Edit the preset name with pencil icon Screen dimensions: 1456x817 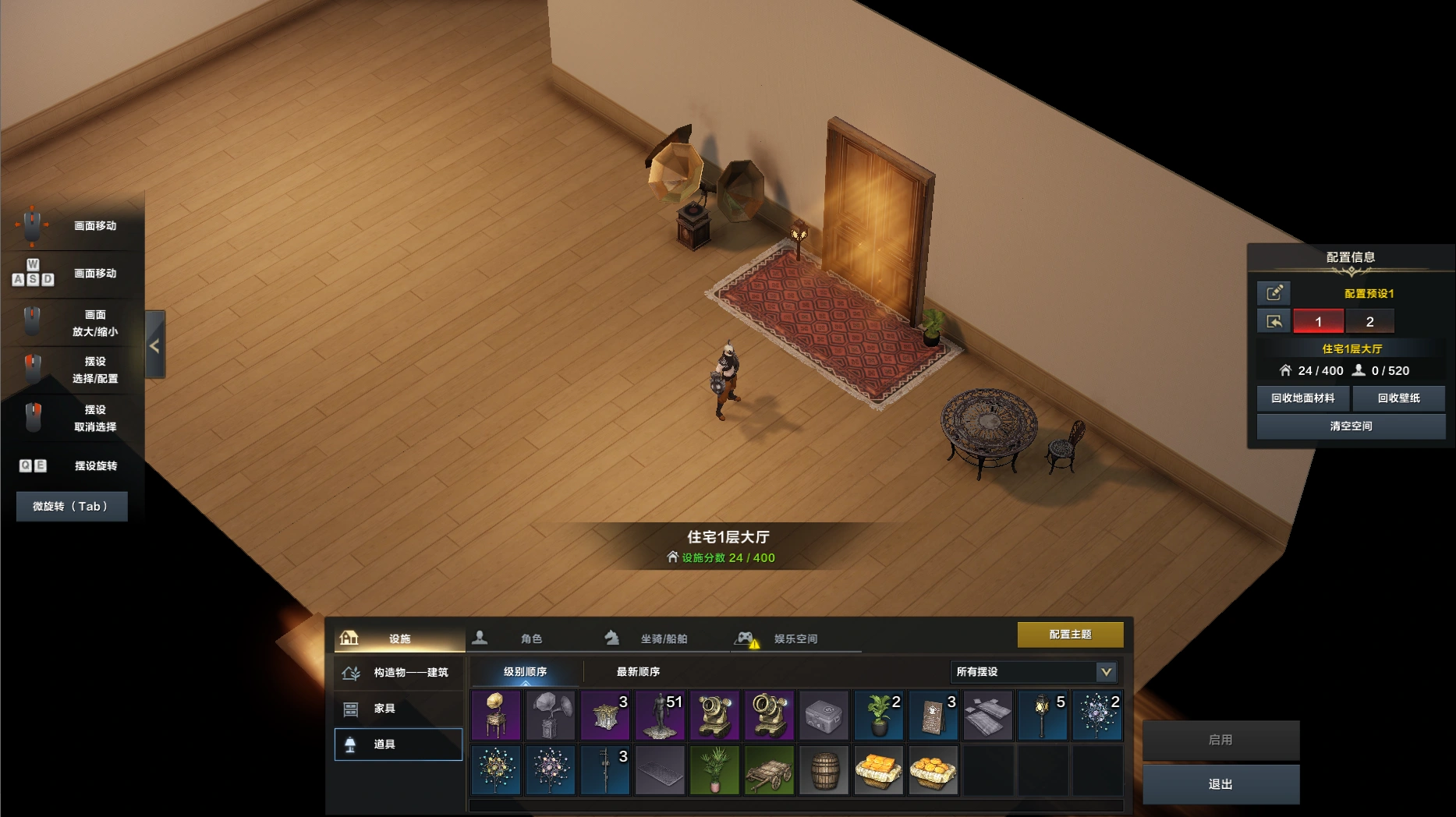point(1274,293)
